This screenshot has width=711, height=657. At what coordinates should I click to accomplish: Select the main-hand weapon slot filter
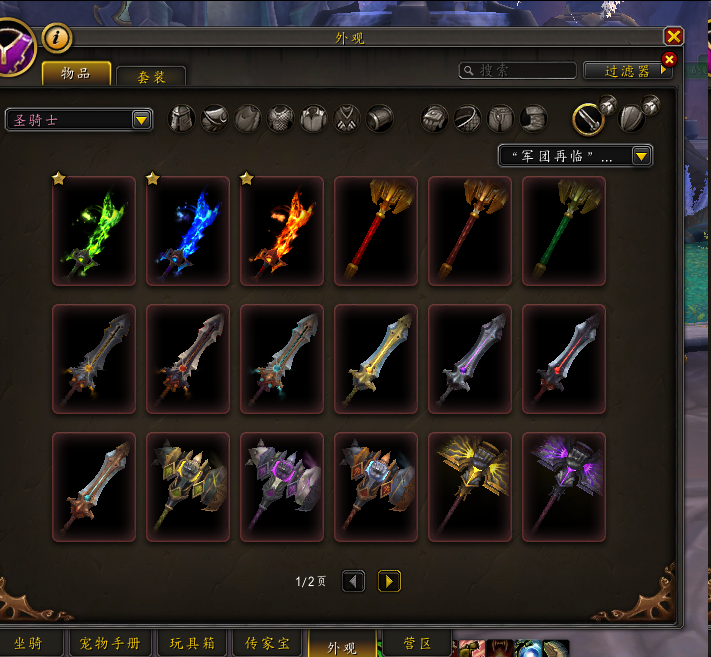point(588,119)
